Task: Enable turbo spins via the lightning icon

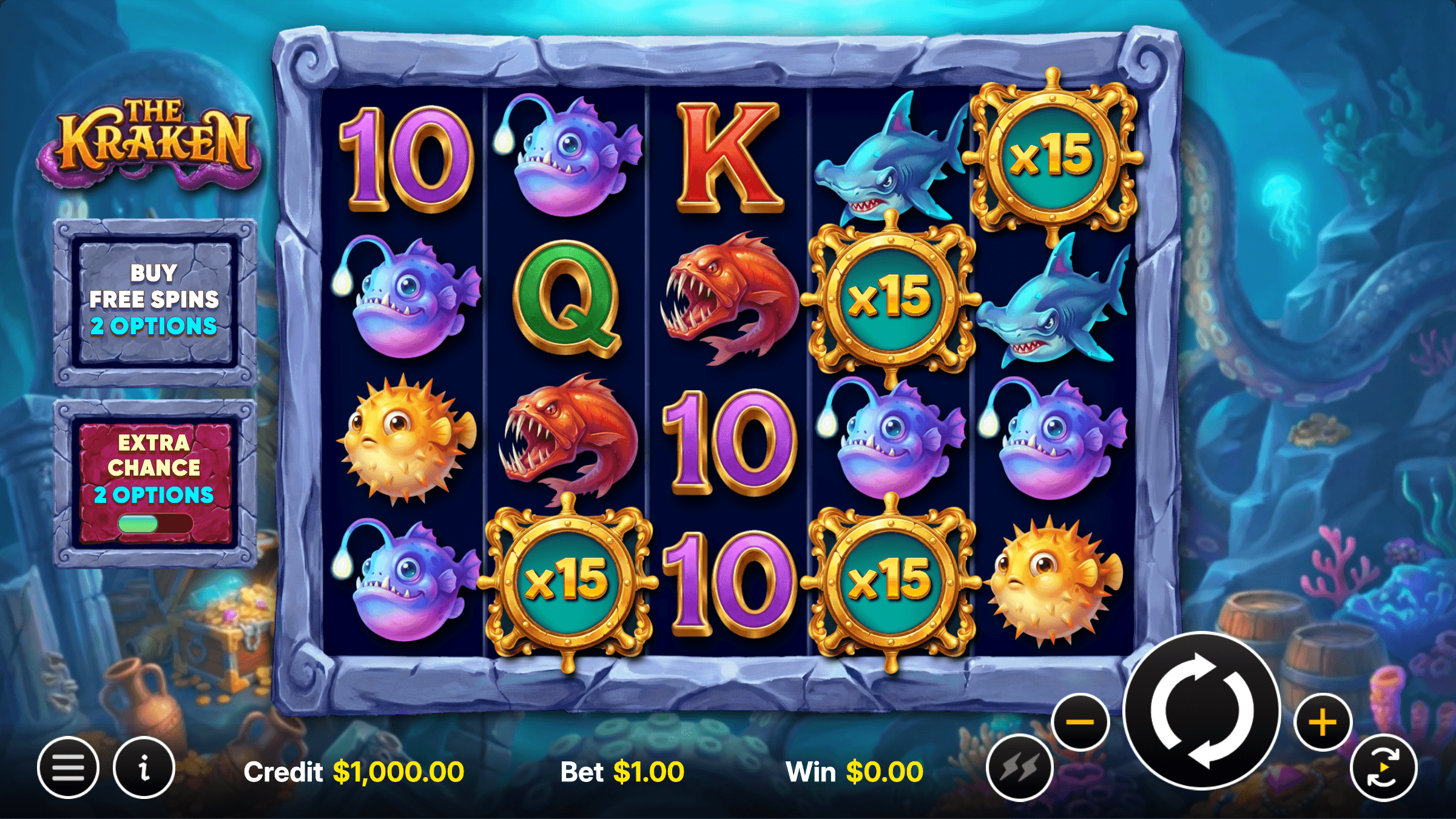Action: 1019,766
